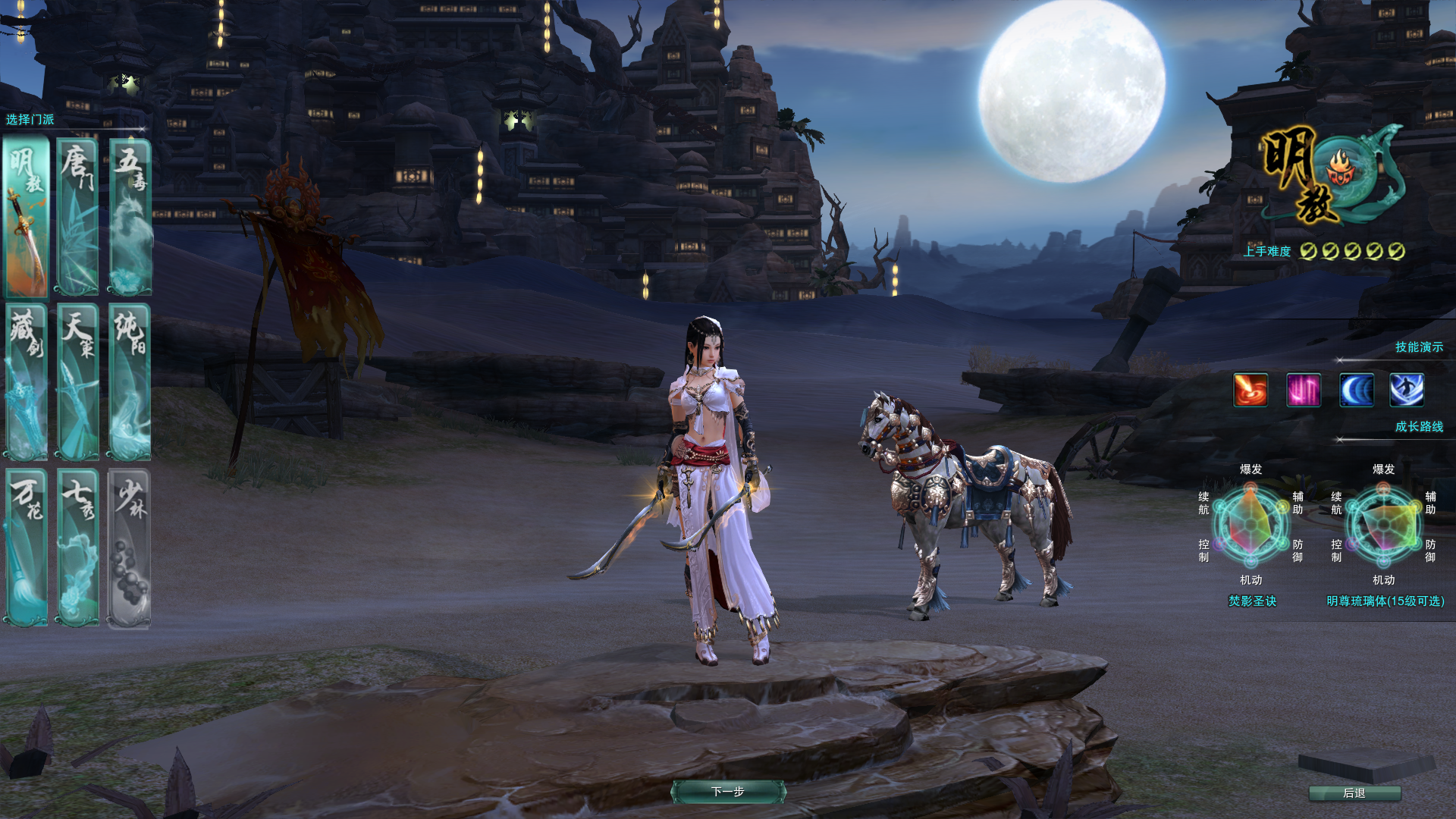Select the 藏剑 sect card
The width and height of the screenshot is (1456, 819).
tap(27, 381)
